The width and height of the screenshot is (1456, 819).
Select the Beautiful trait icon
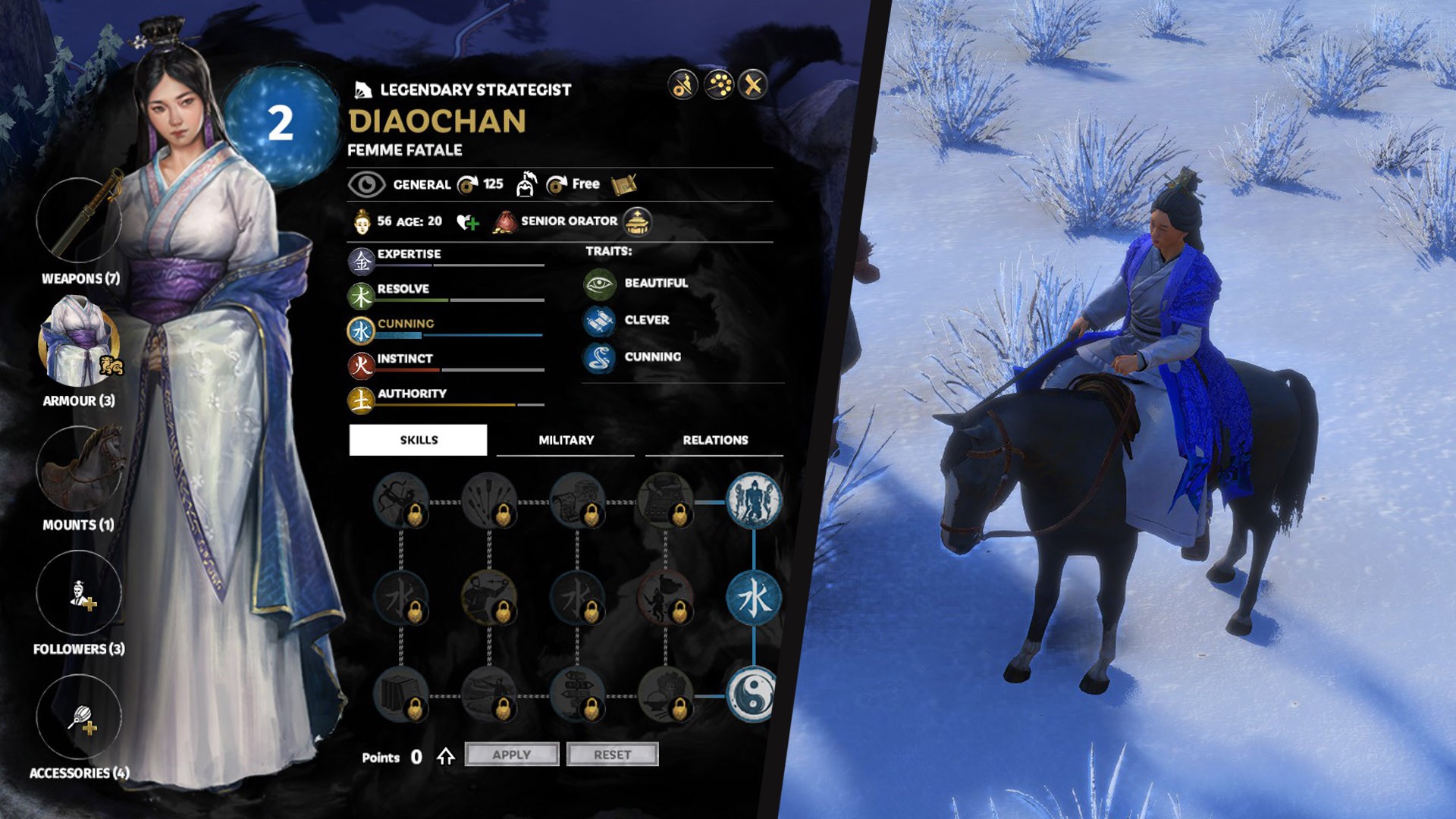pyautogui.click(x=599, y=284)
